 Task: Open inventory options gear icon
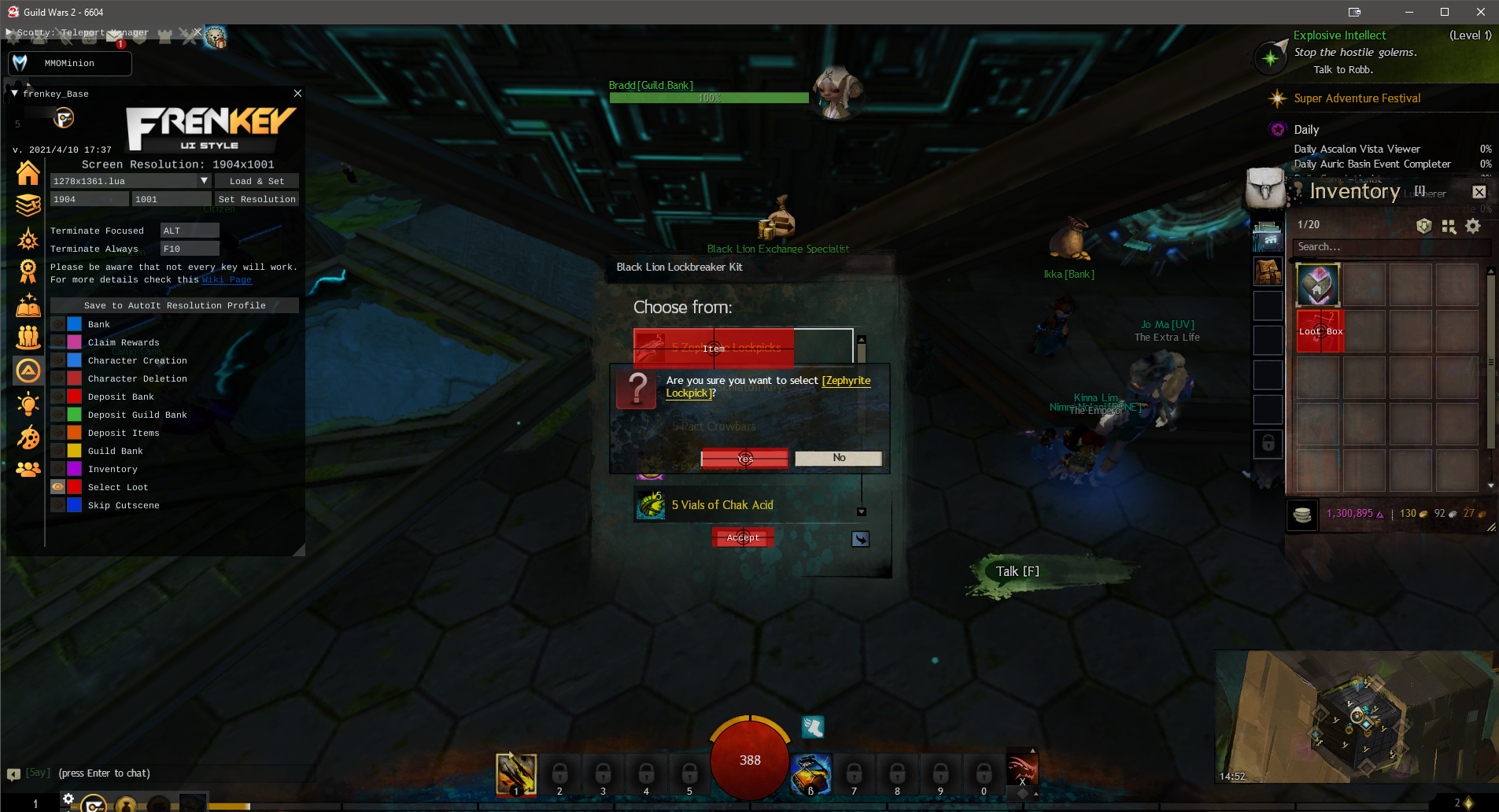pos(1473,227)
